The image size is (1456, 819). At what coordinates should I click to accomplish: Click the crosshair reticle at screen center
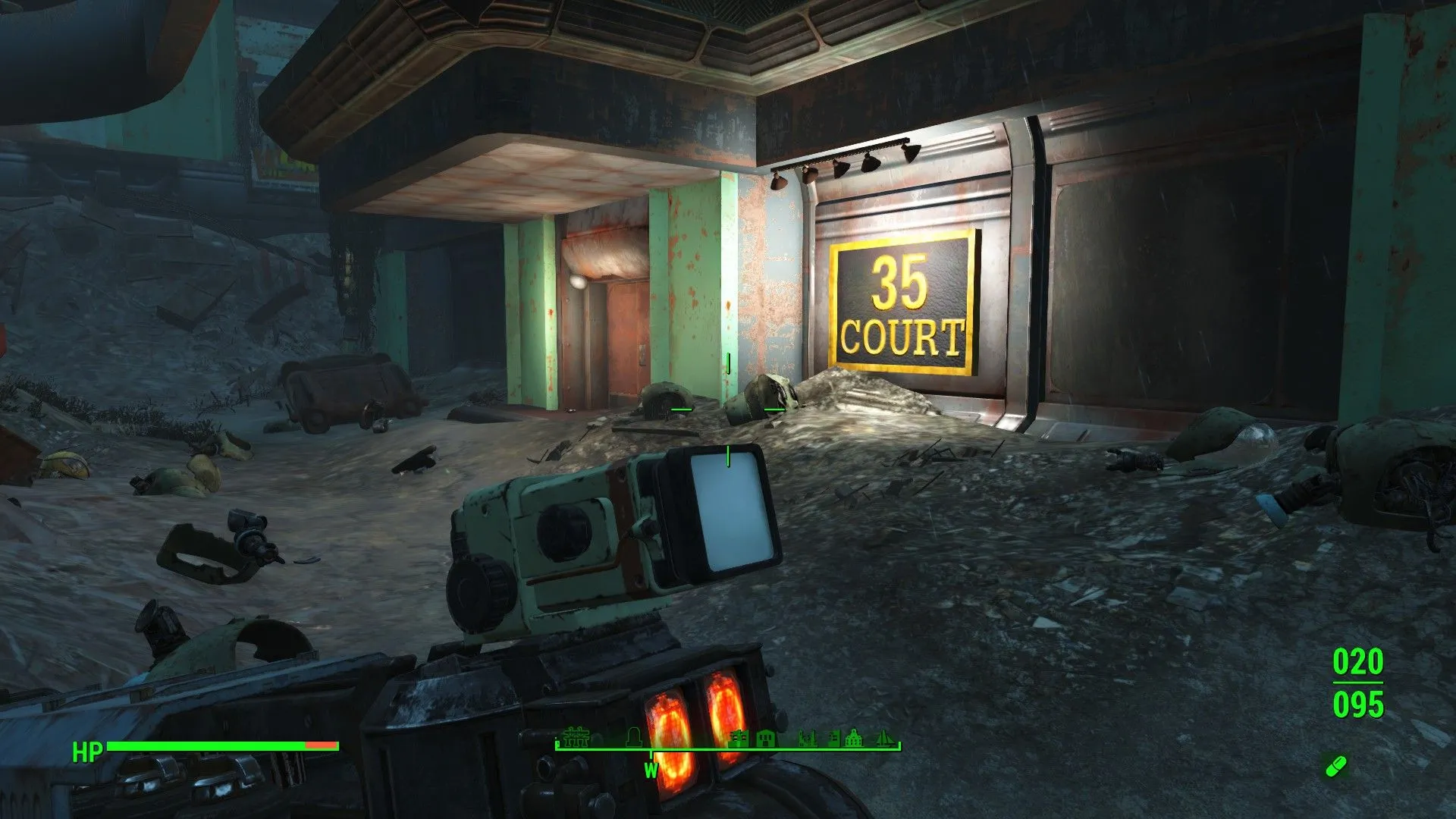point(726,409)
